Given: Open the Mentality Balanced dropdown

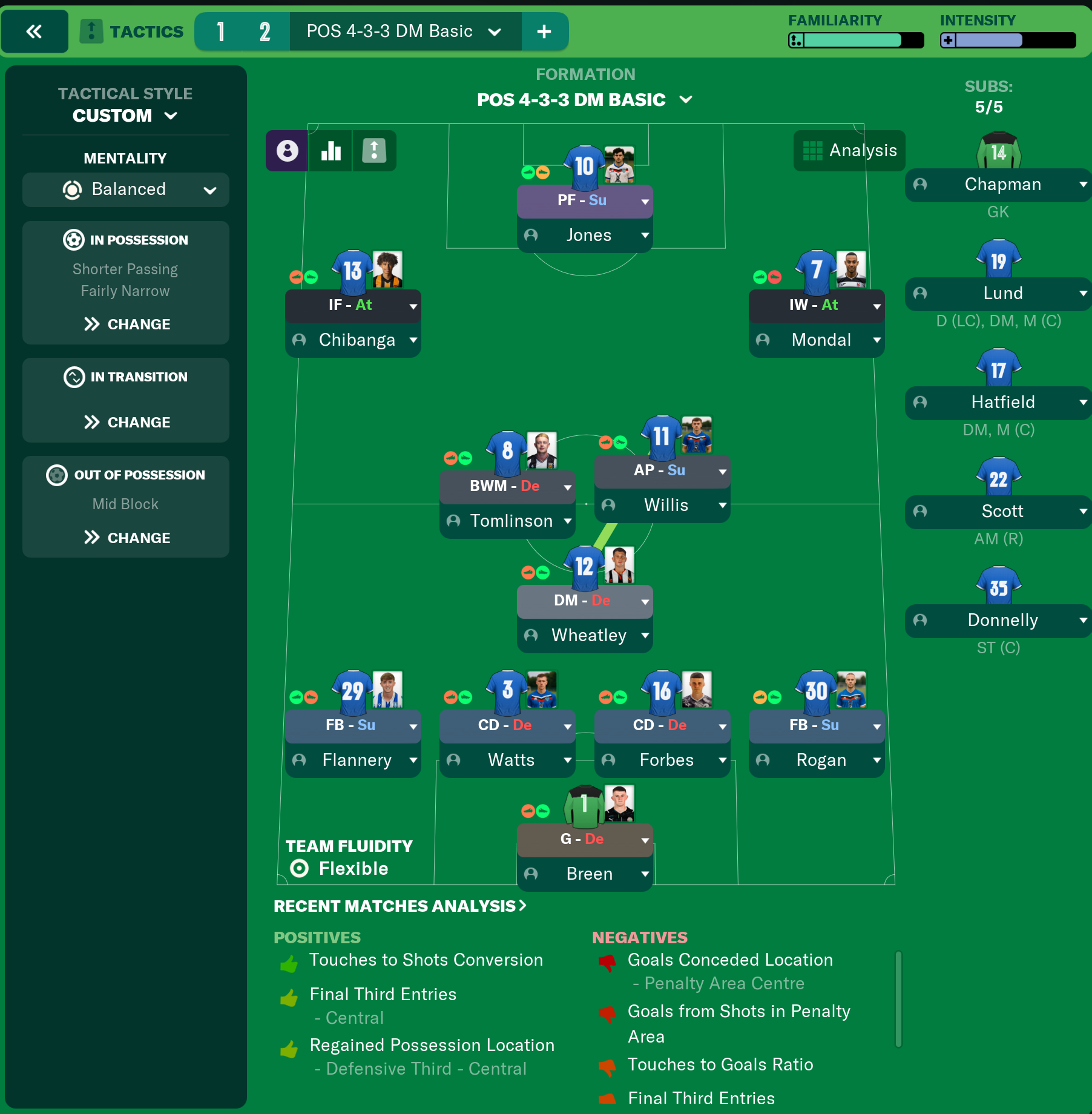Looking at the screenshot, I should point(210,190).
